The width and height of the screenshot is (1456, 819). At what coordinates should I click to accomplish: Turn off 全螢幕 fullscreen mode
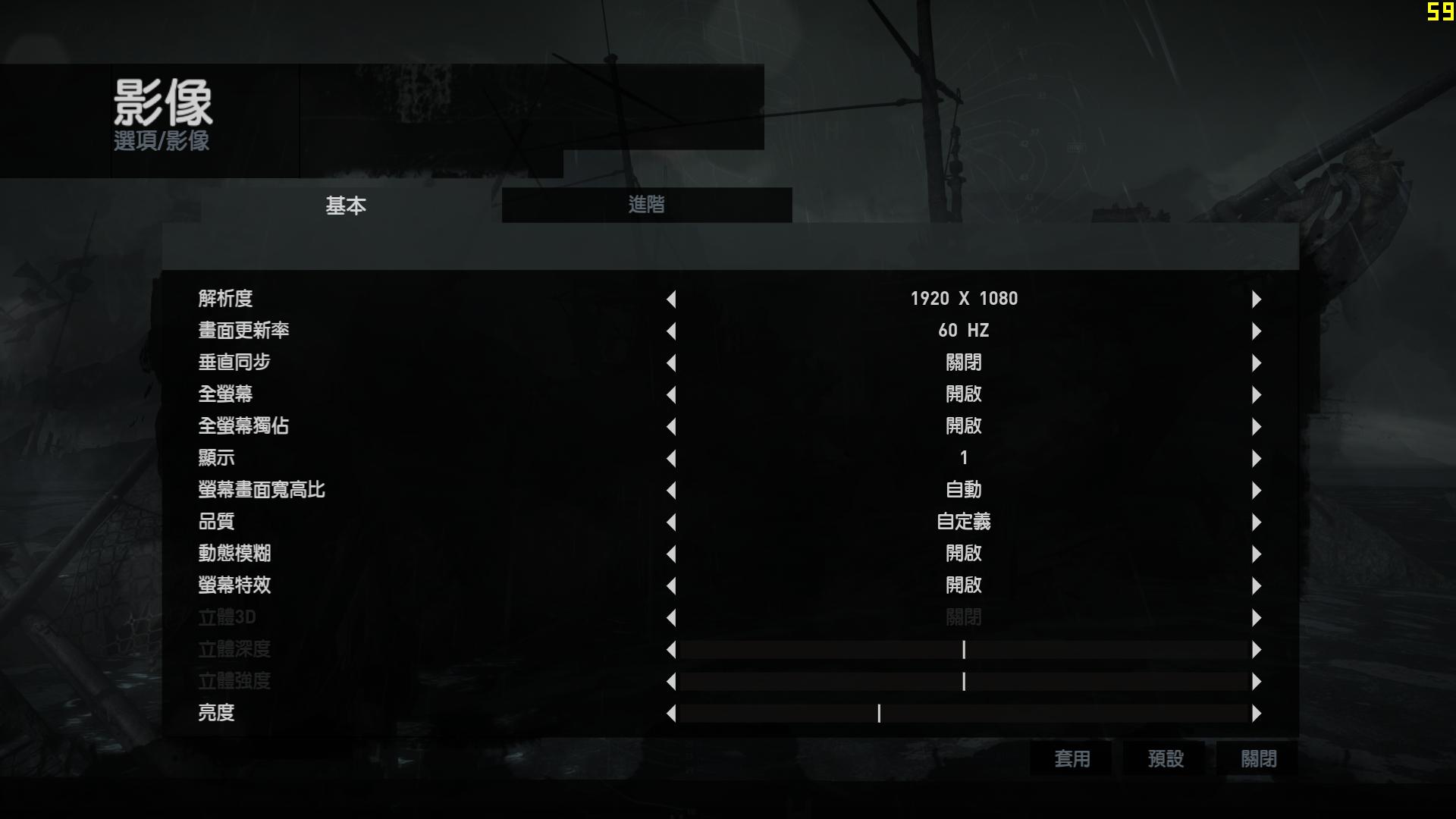coord(1256,394)
